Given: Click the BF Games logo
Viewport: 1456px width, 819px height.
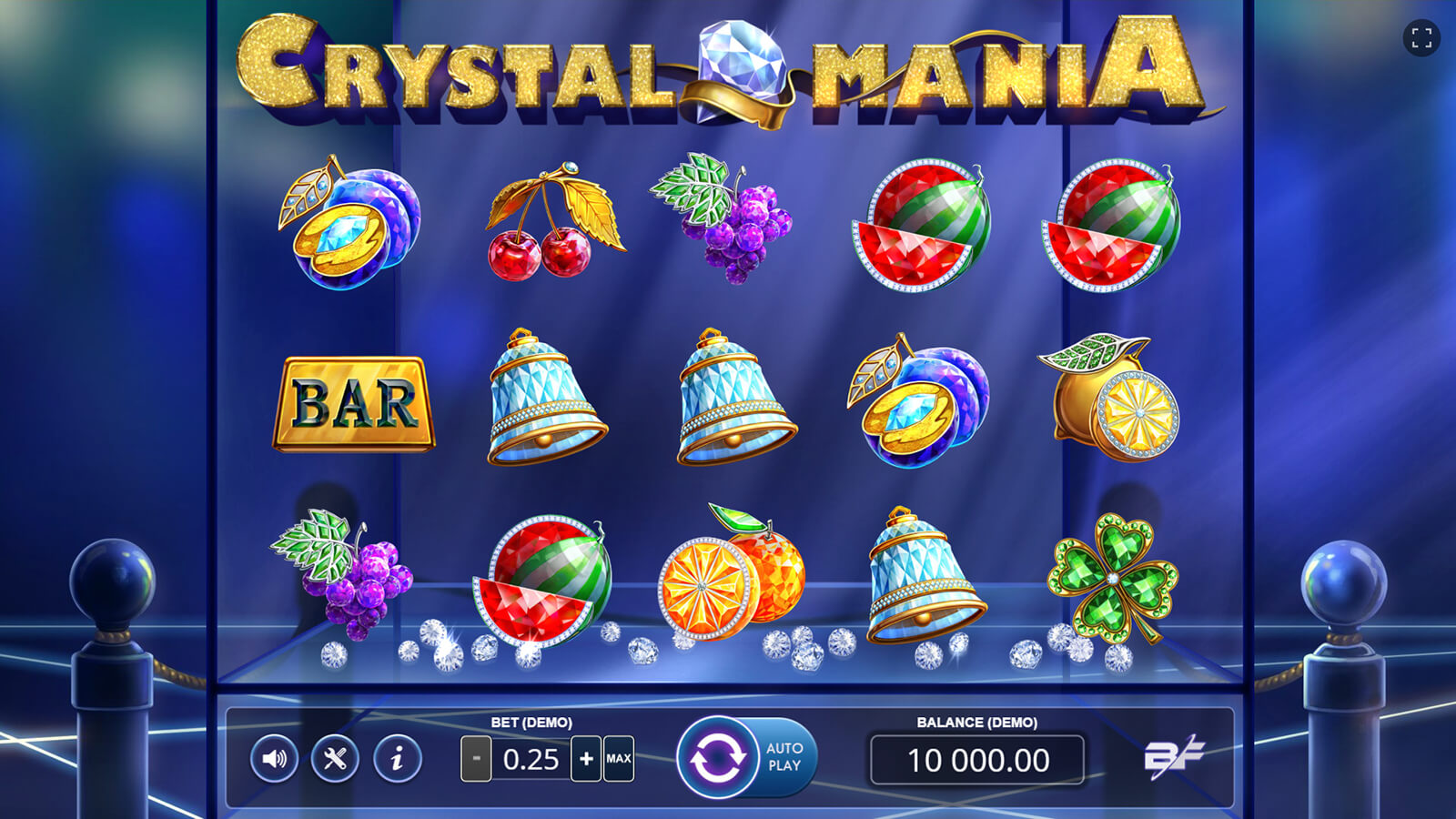Looking at the screenshot, I should (x=1173, y=756).
